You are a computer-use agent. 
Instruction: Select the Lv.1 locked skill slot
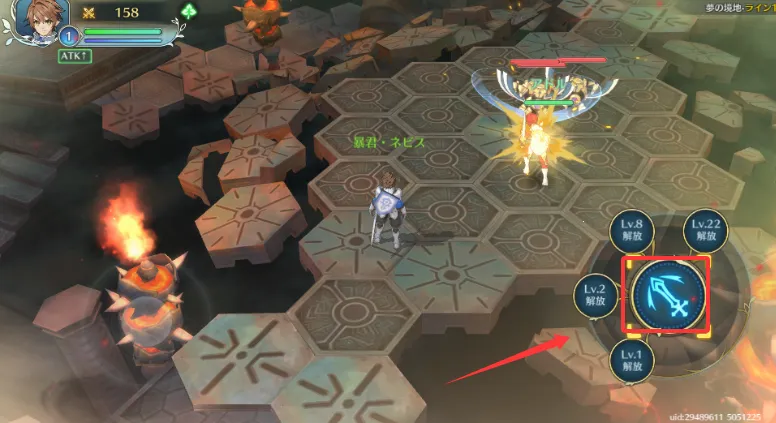click(632, 357)
